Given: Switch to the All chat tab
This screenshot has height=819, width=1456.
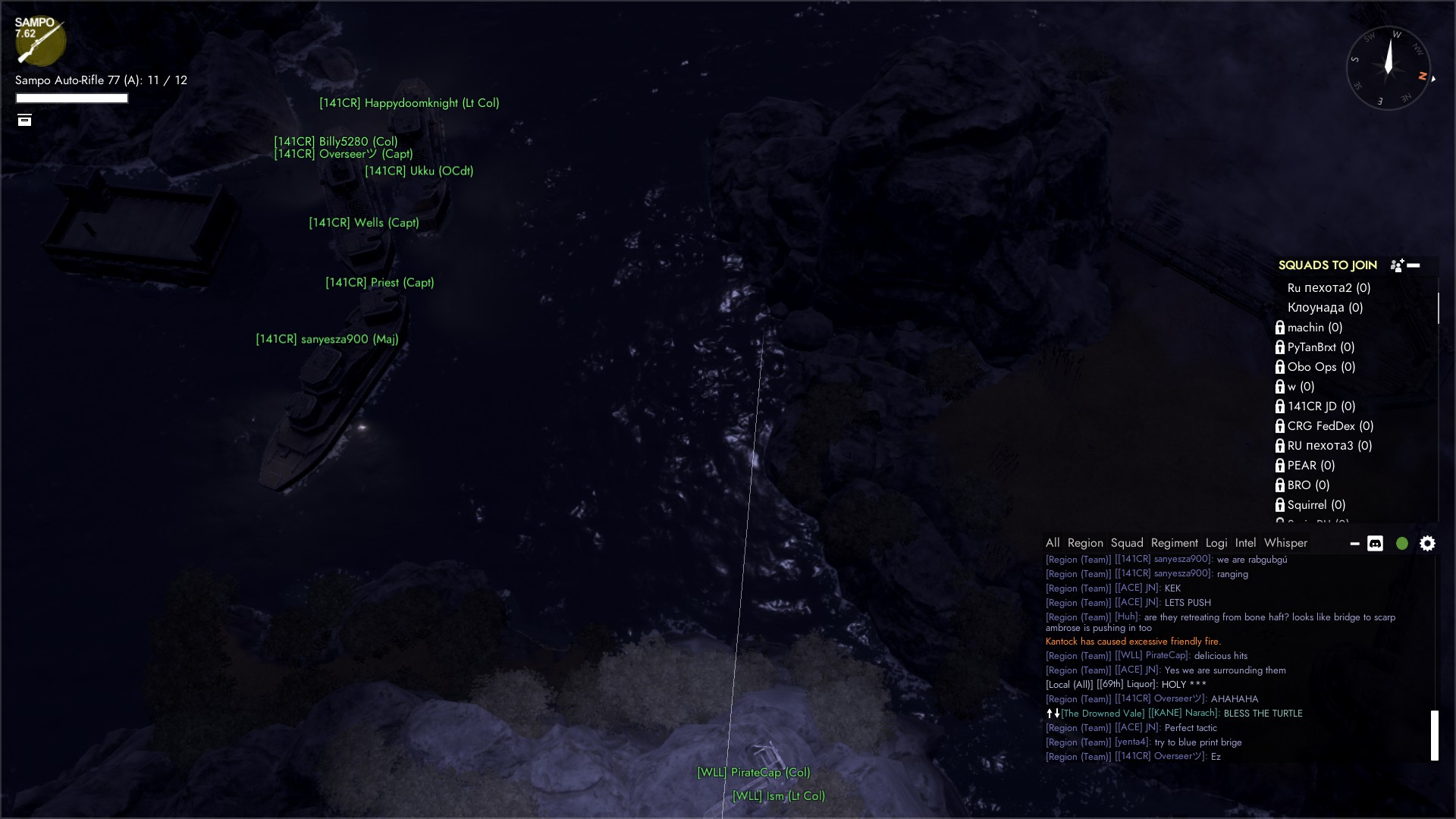Looking at the screenshot, I should point(1053,543).
